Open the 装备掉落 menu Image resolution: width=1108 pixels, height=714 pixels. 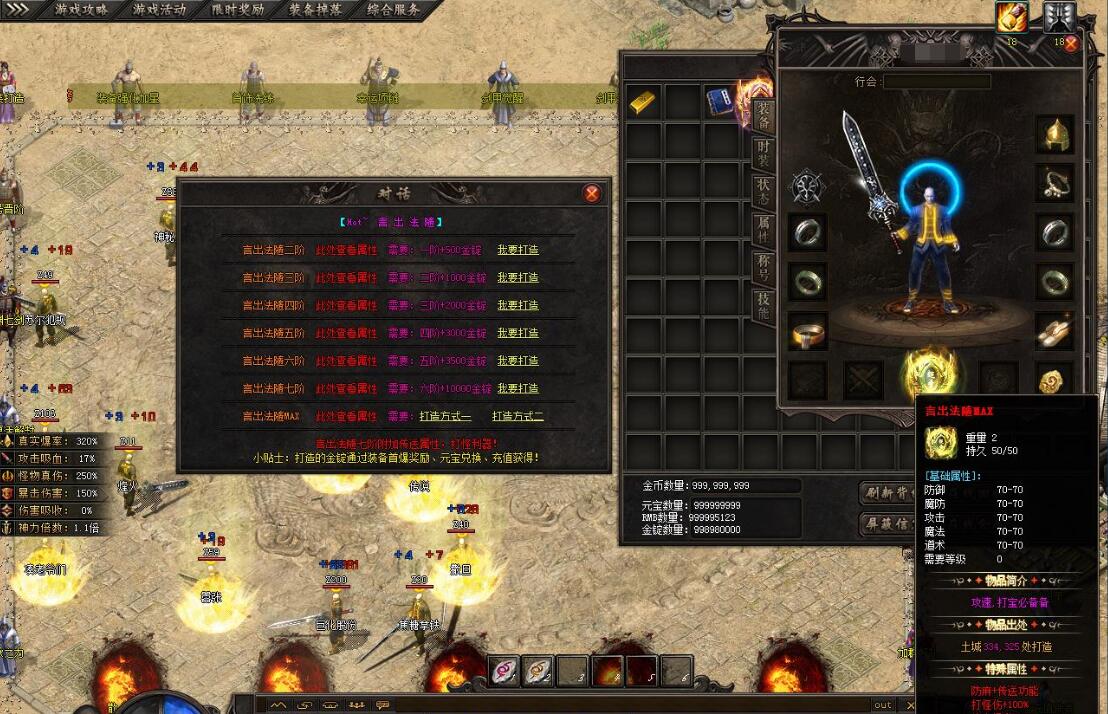click(316, 9)
